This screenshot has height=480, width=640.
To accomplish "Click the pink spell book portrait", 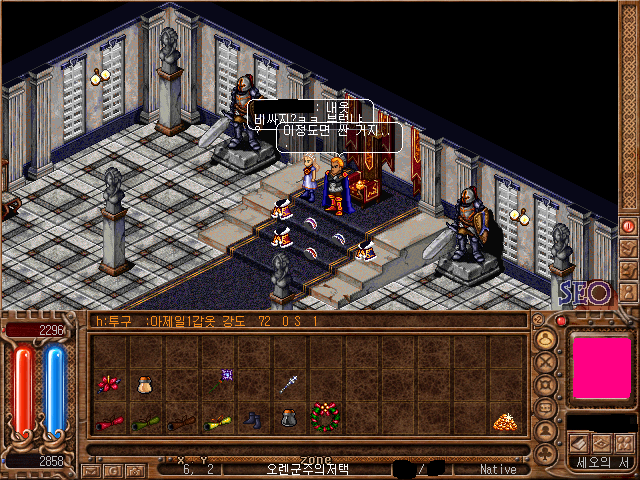I will pos(601,369).
